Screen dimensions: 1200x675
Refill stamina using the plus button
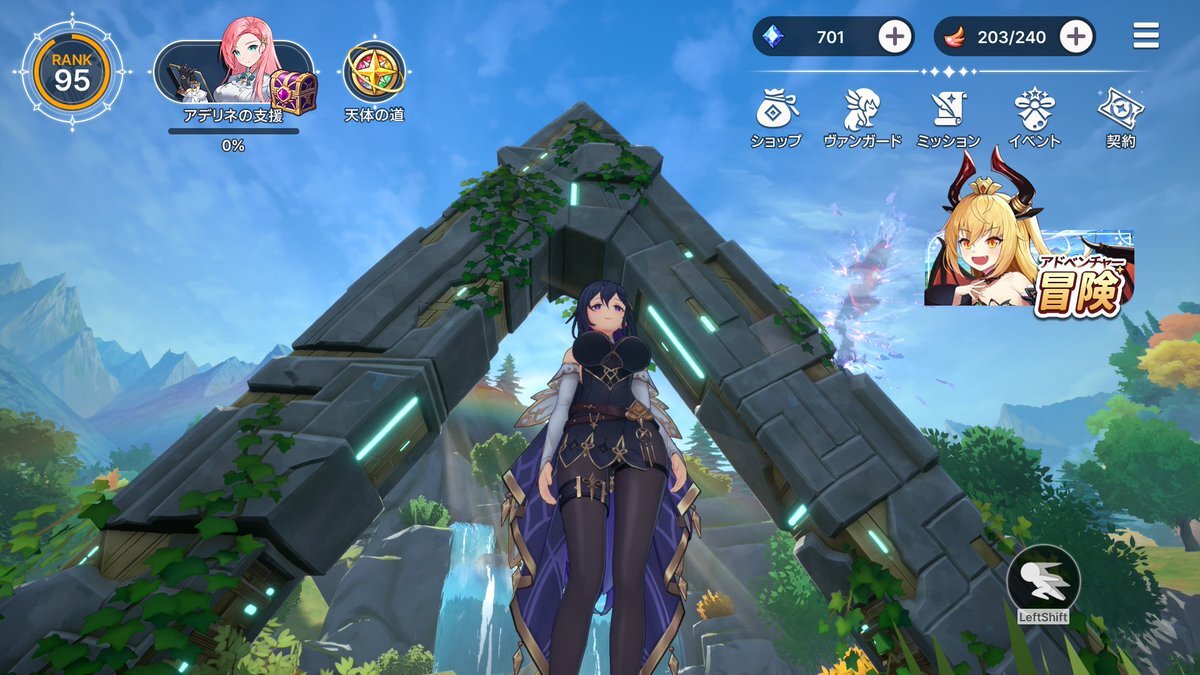point(1076,37)
